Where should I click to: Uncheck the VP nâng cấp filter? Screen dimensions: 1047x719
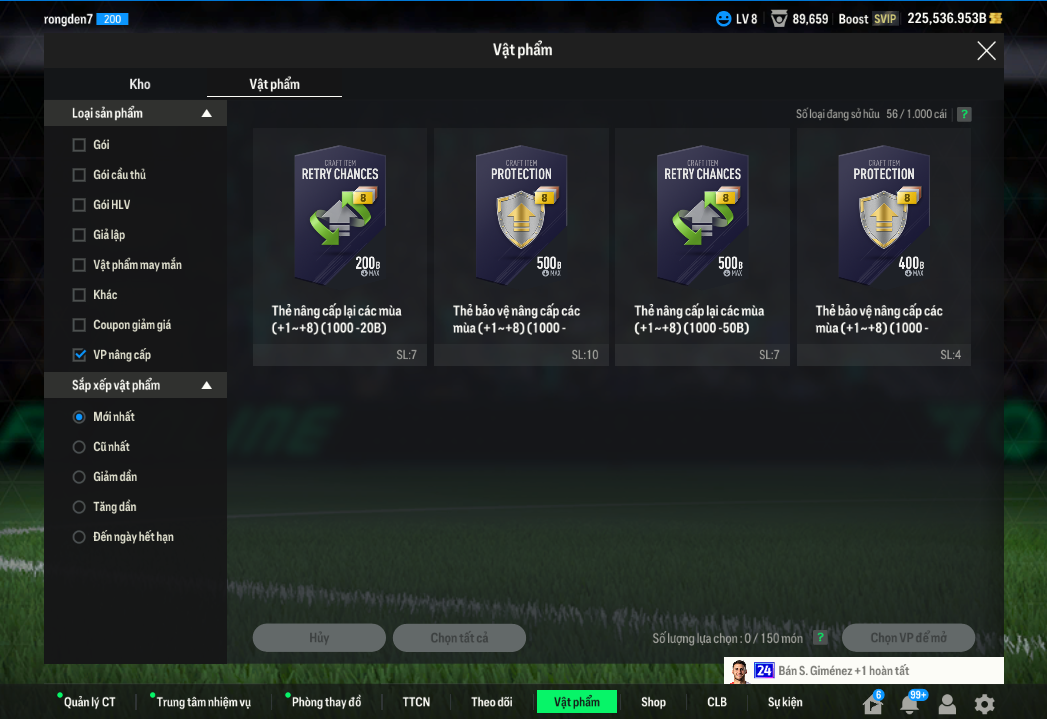click(x=80, y=355)
